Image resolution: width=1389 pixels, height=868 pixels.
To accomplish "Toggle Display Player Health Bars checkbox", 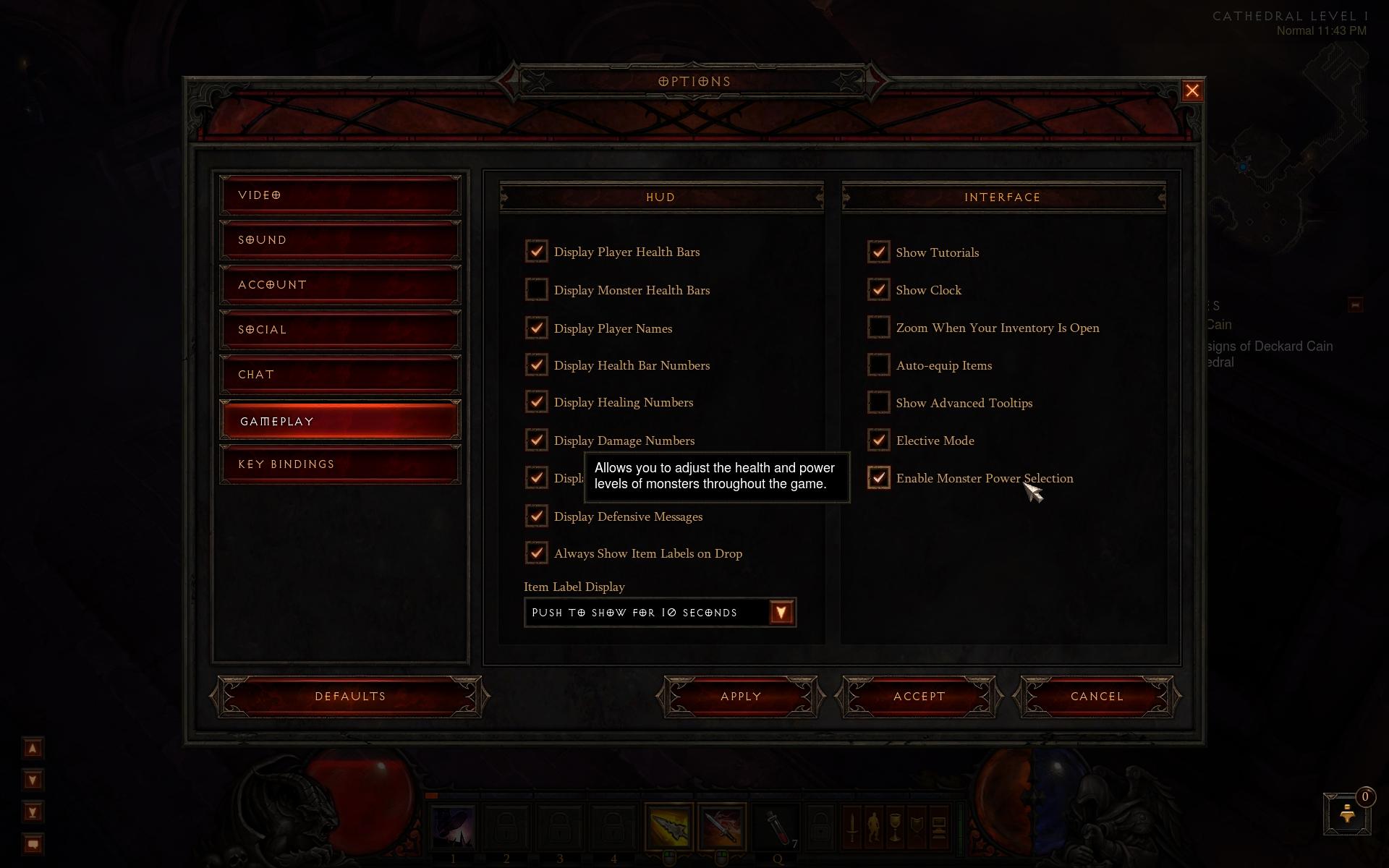I will point(536,252).
